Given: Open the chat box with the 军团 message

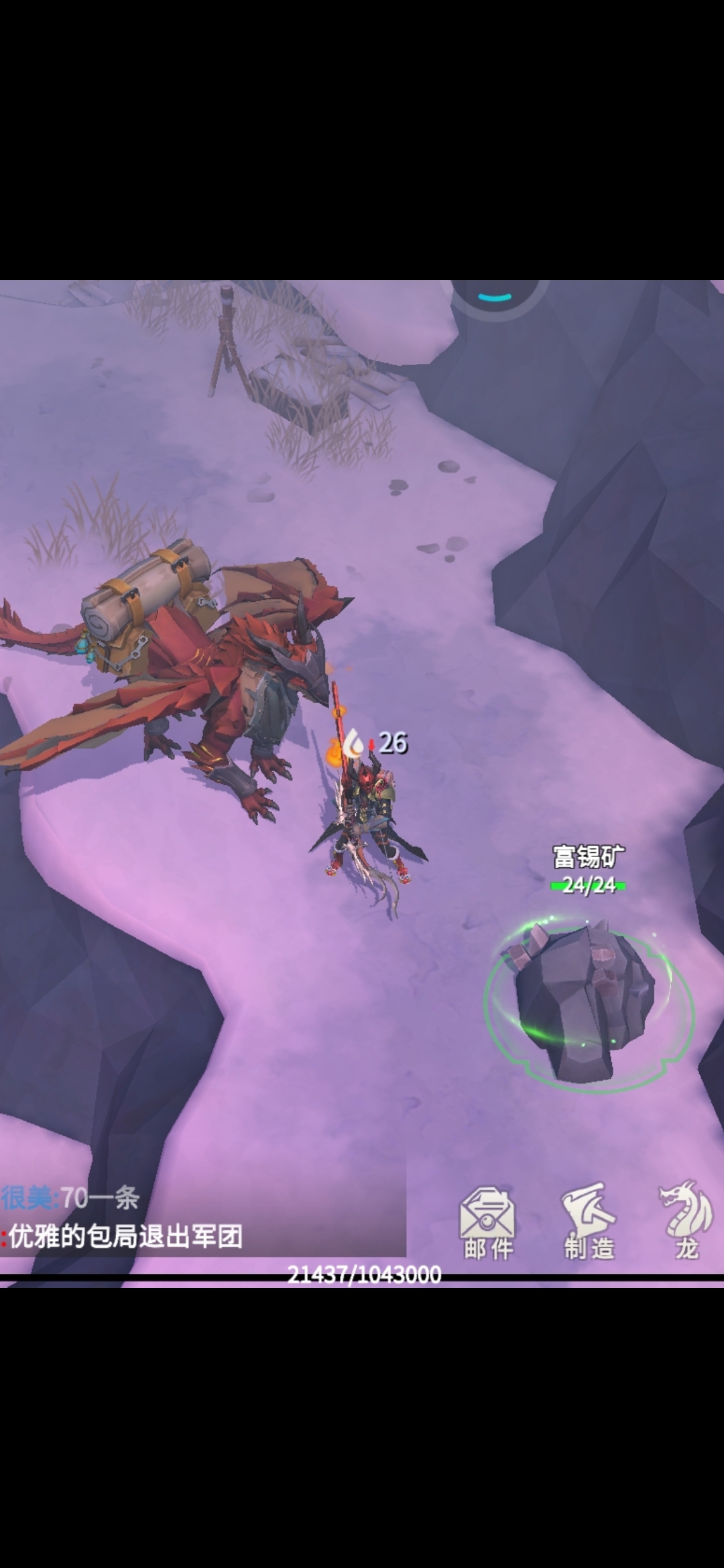Looking at the screenshot, I should click(201, 1217).
